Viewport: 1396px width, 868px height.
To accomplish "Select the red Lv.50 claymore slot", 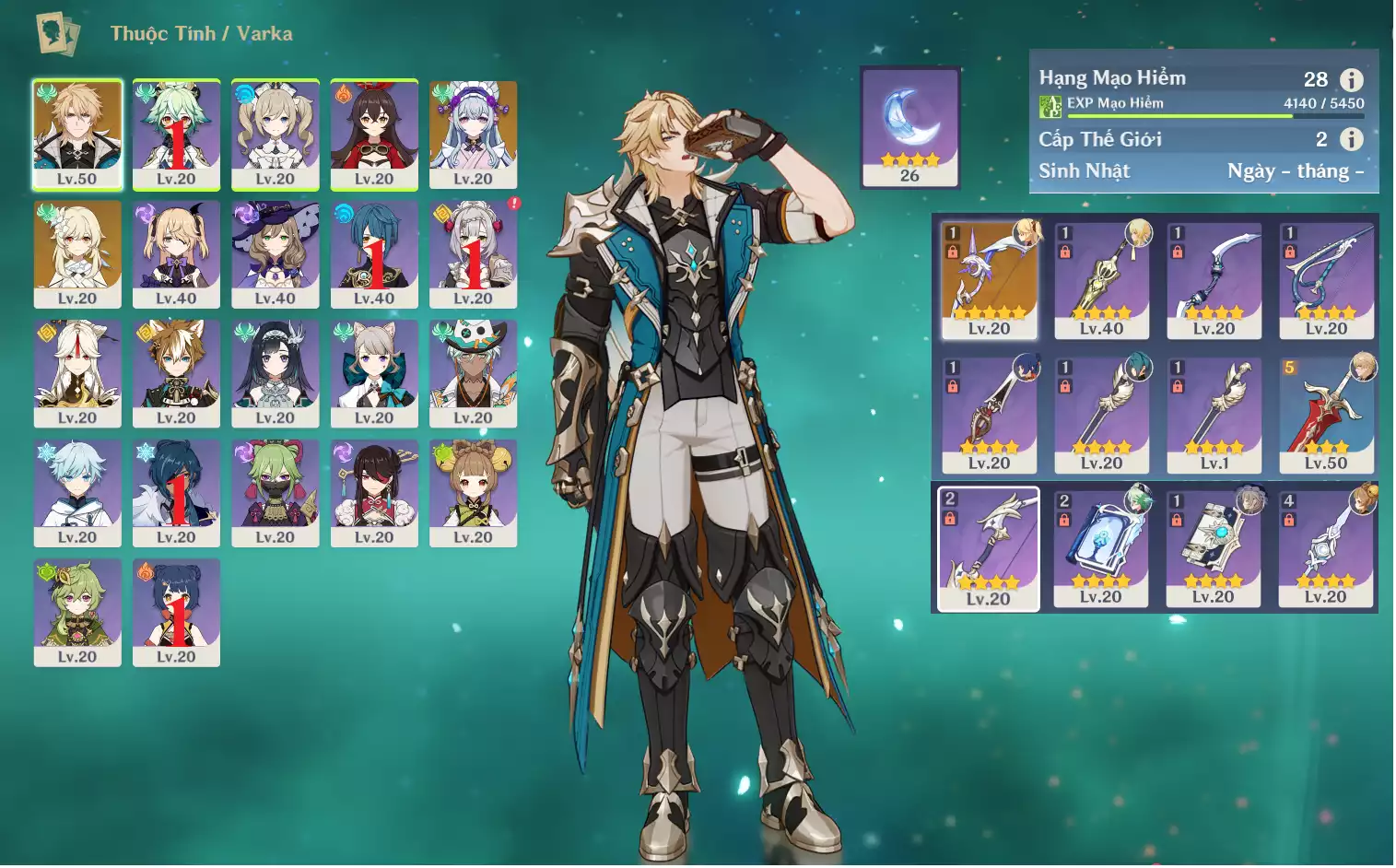I will tap(1326, 415).
